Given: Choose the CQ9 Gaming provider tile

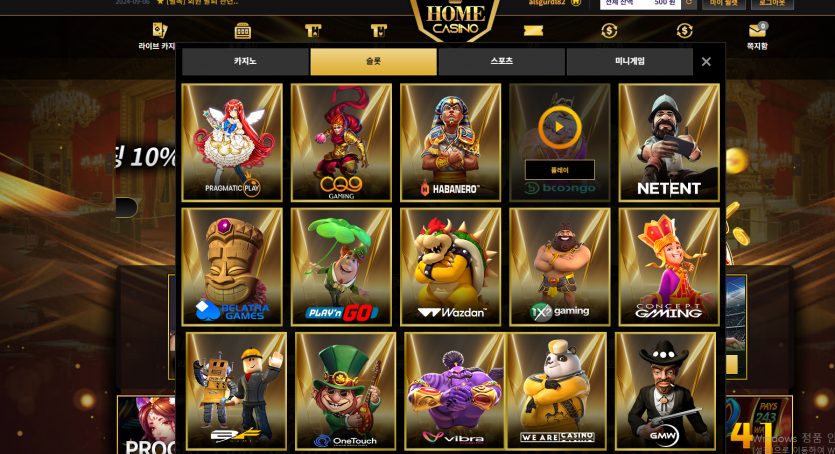Looking at the screenshot, I should pyautogui.click(x=341, y=142).
